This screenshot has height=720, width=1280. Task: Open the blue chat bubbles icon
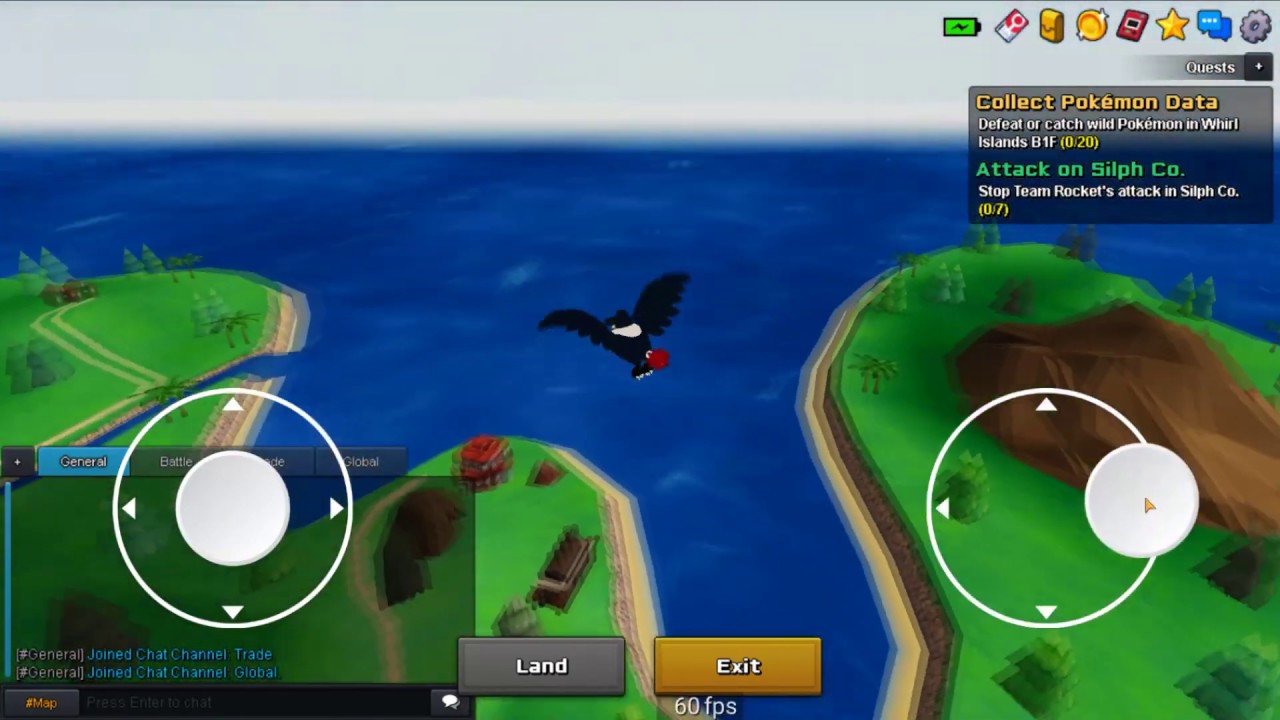click(1213, 27)
